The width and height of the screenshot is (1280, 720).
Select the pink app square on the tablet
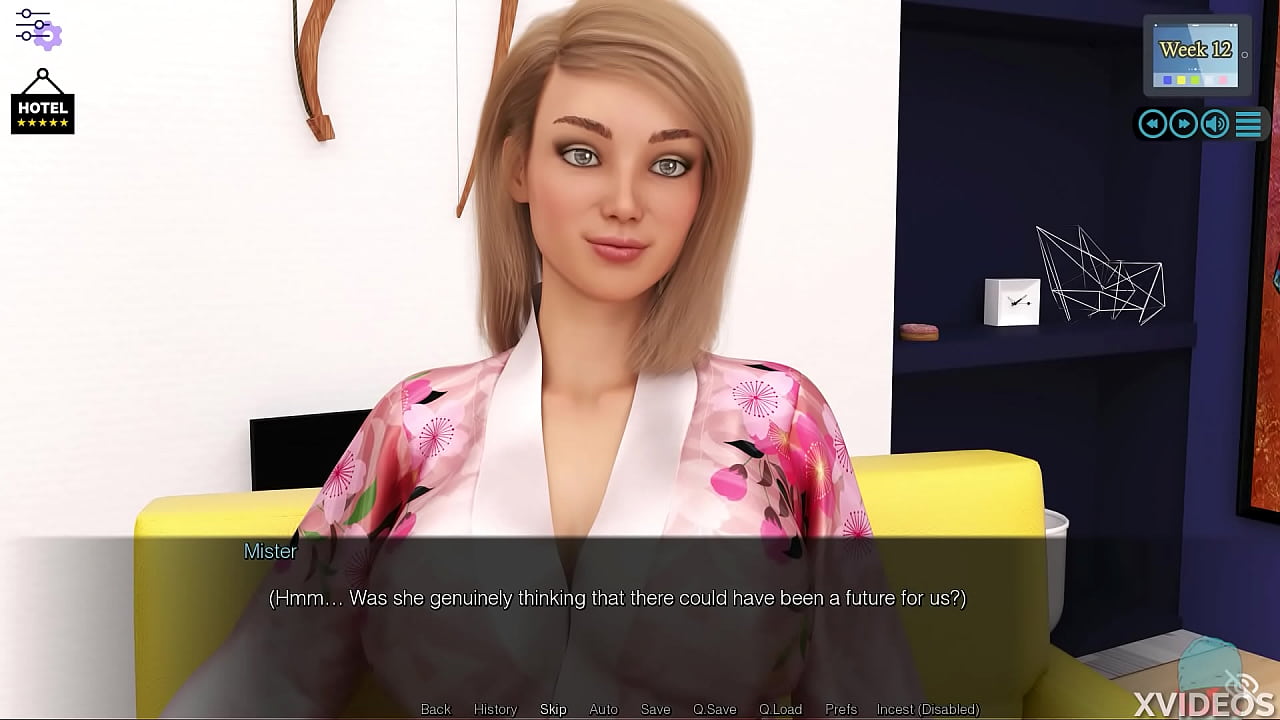(1223, 80)
